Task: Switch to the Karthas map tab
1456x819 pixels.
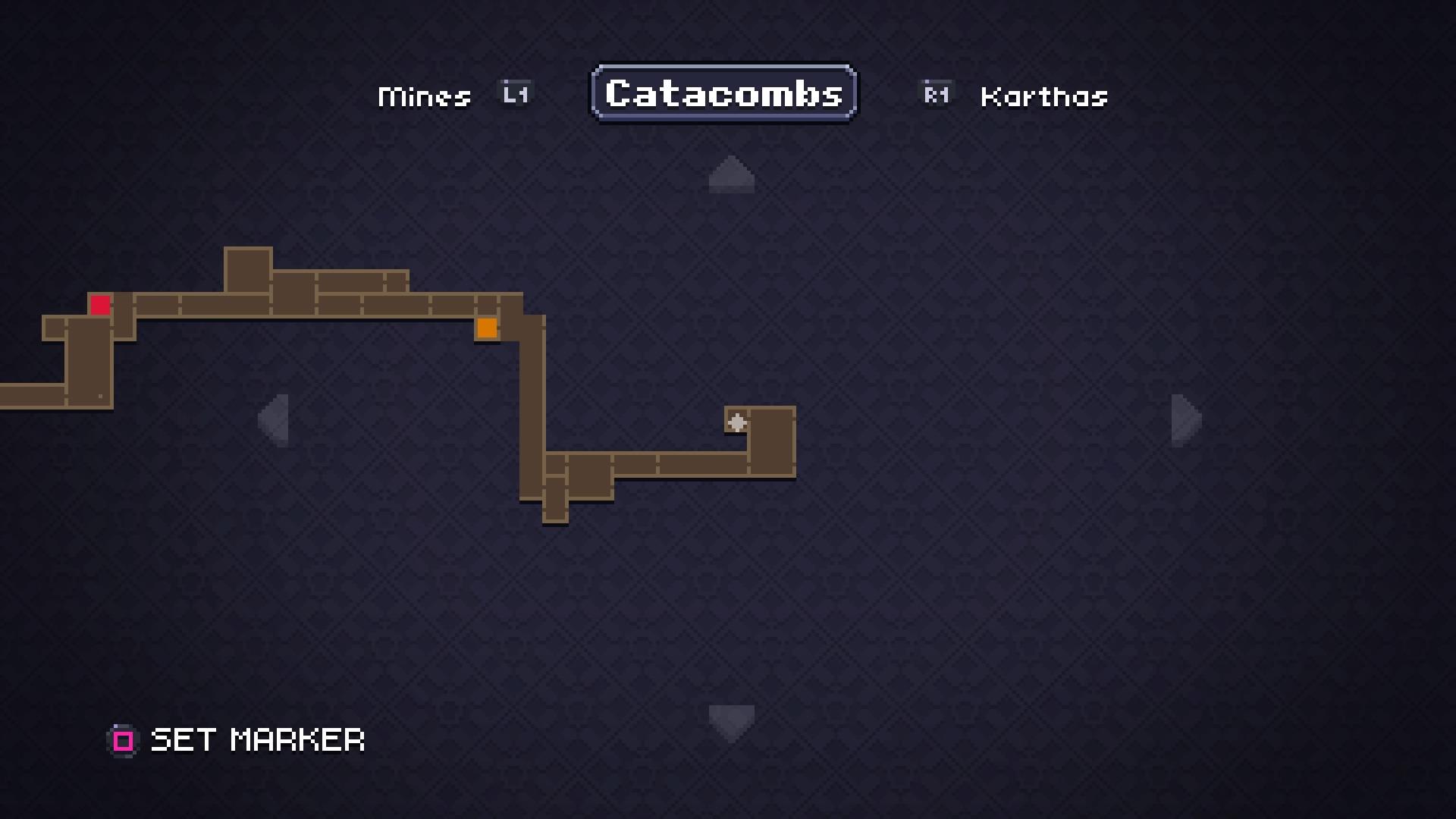Action: [x=1043, y=95]
